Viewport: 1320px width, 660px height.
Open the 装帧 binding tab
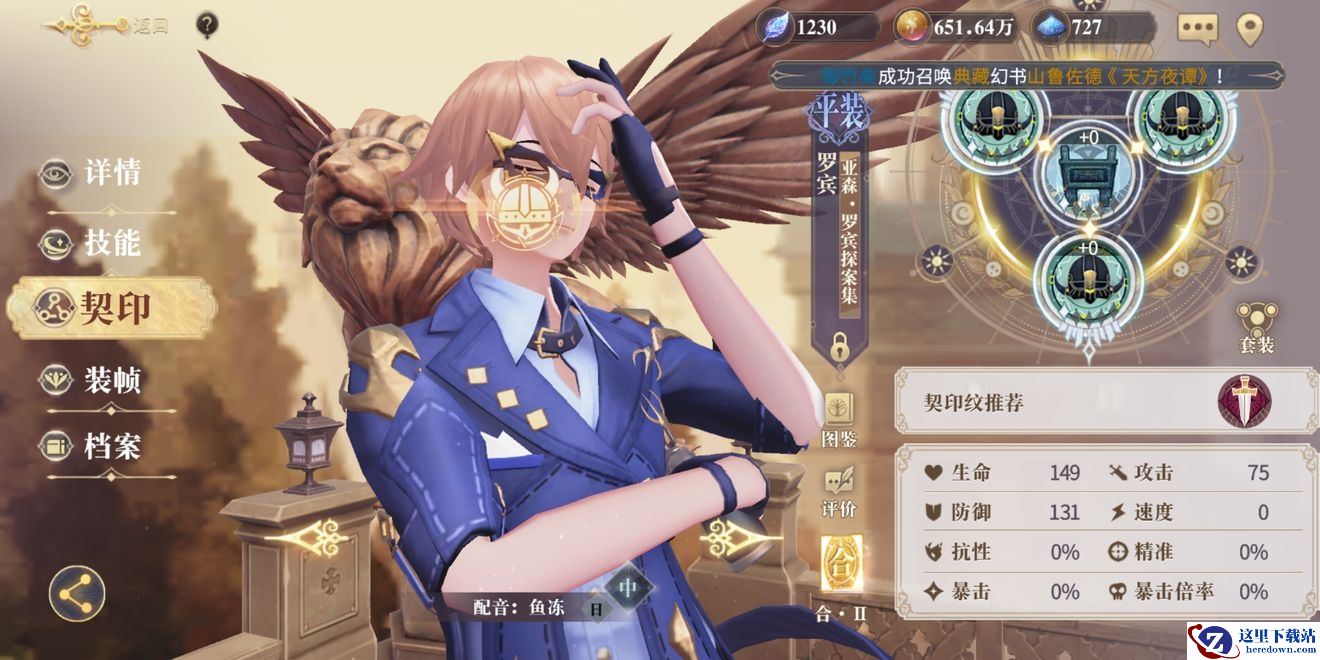[94, 380]
